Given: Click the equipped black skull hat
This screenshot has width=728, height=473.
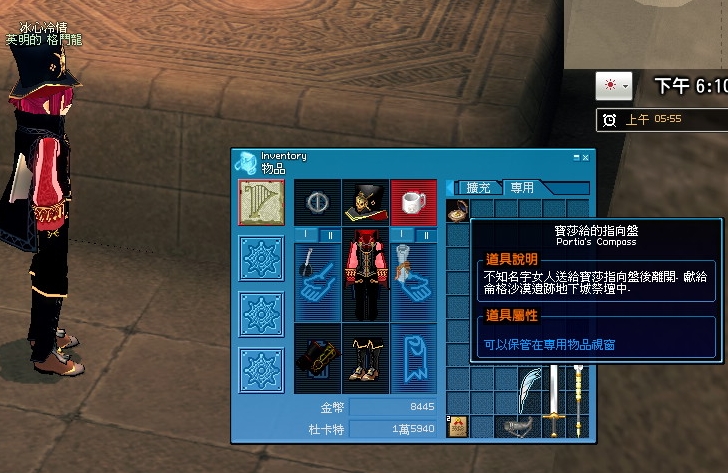Looking at the screenshot, I should pos(364,202).
